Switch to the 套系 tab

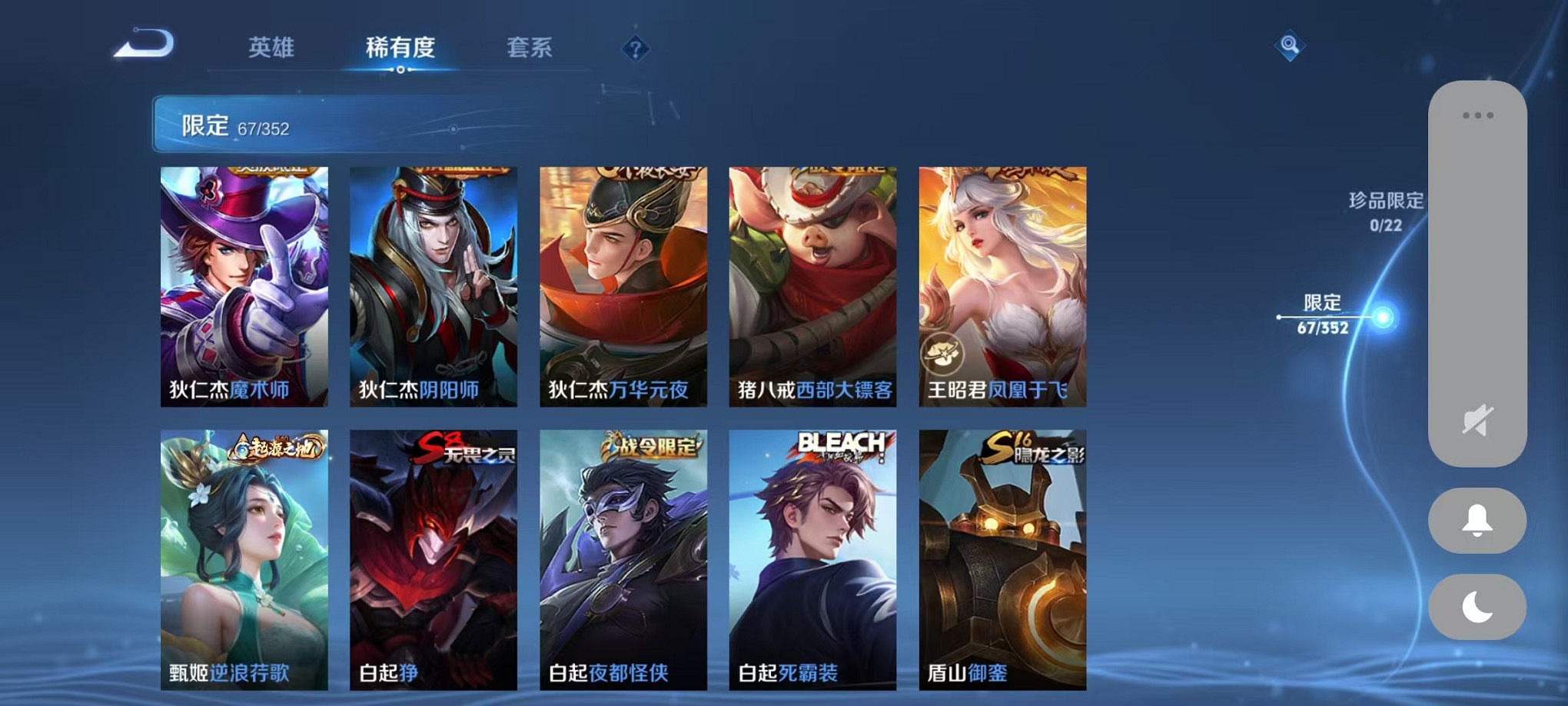pos(527,48)
